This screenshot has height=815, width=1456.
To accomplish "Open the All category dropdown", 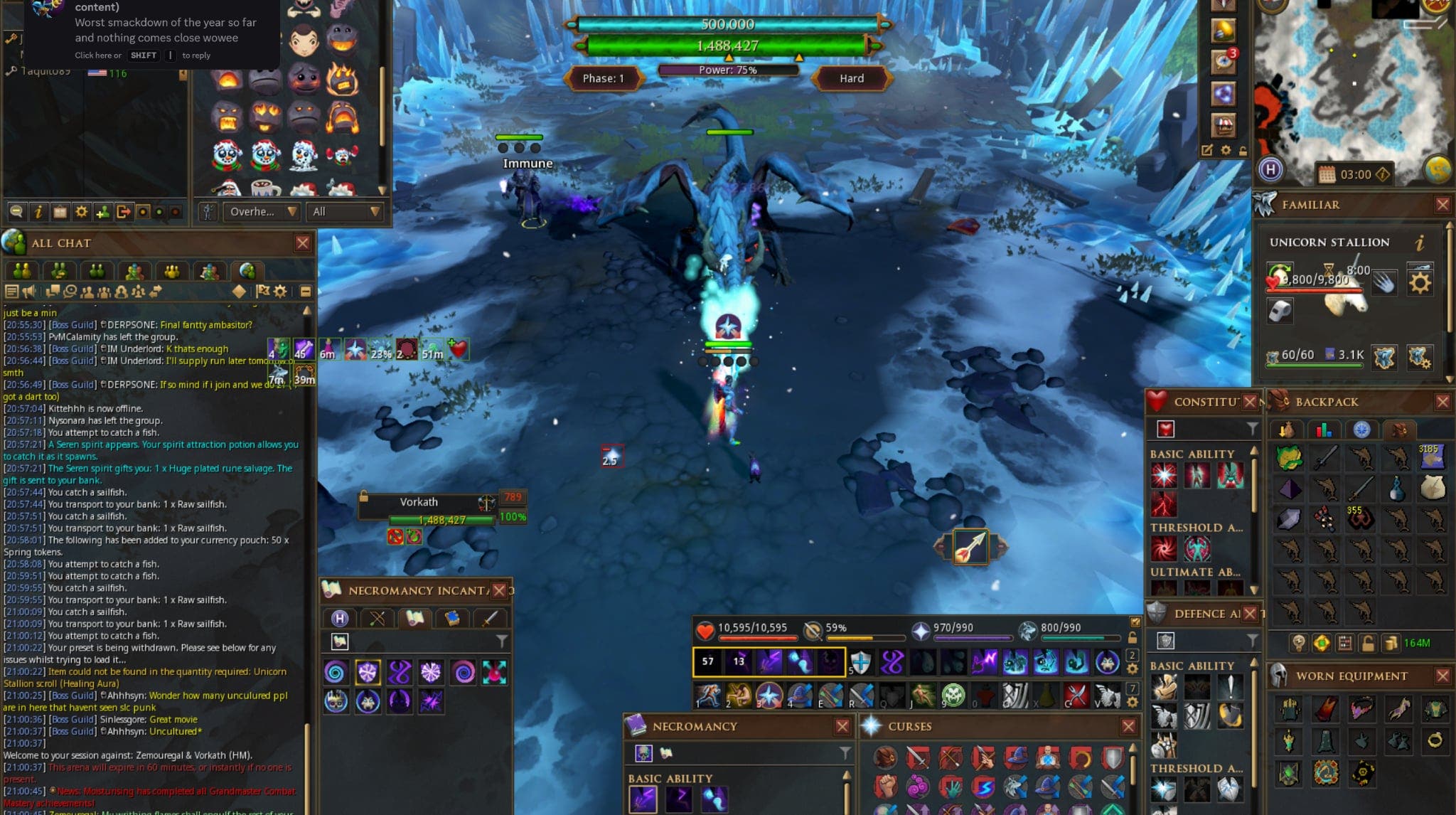I will [x=346, y=212].
